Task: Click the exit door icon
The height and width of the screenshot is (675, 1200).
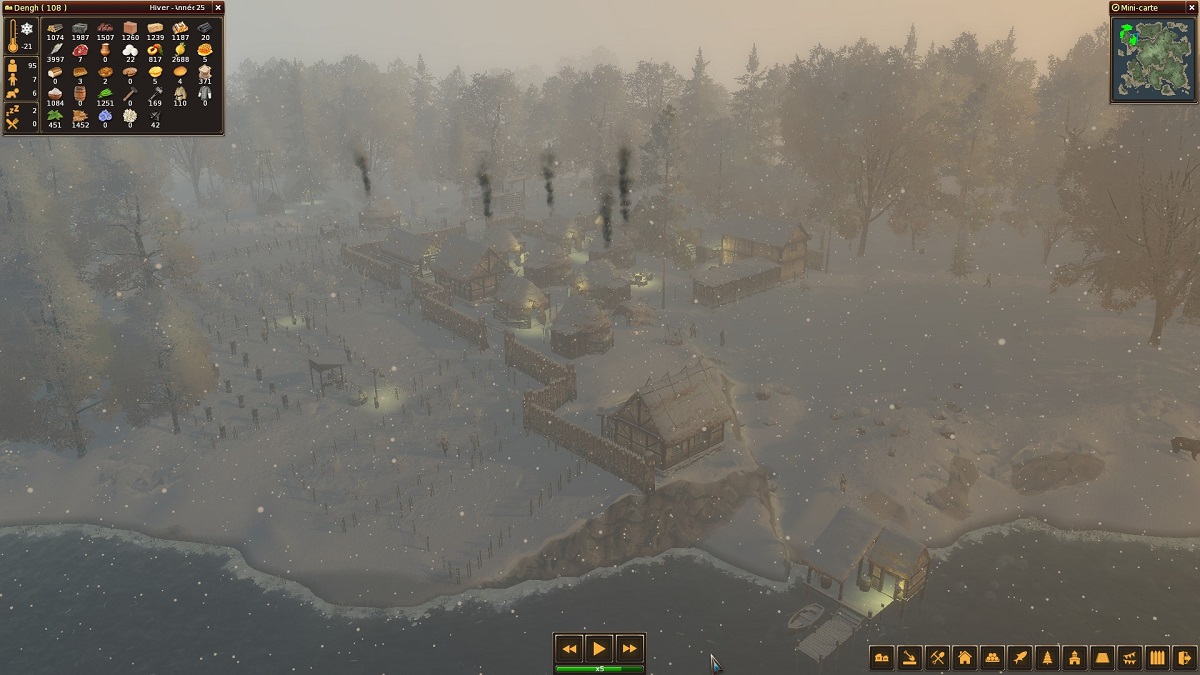Action: [1185, 658]
